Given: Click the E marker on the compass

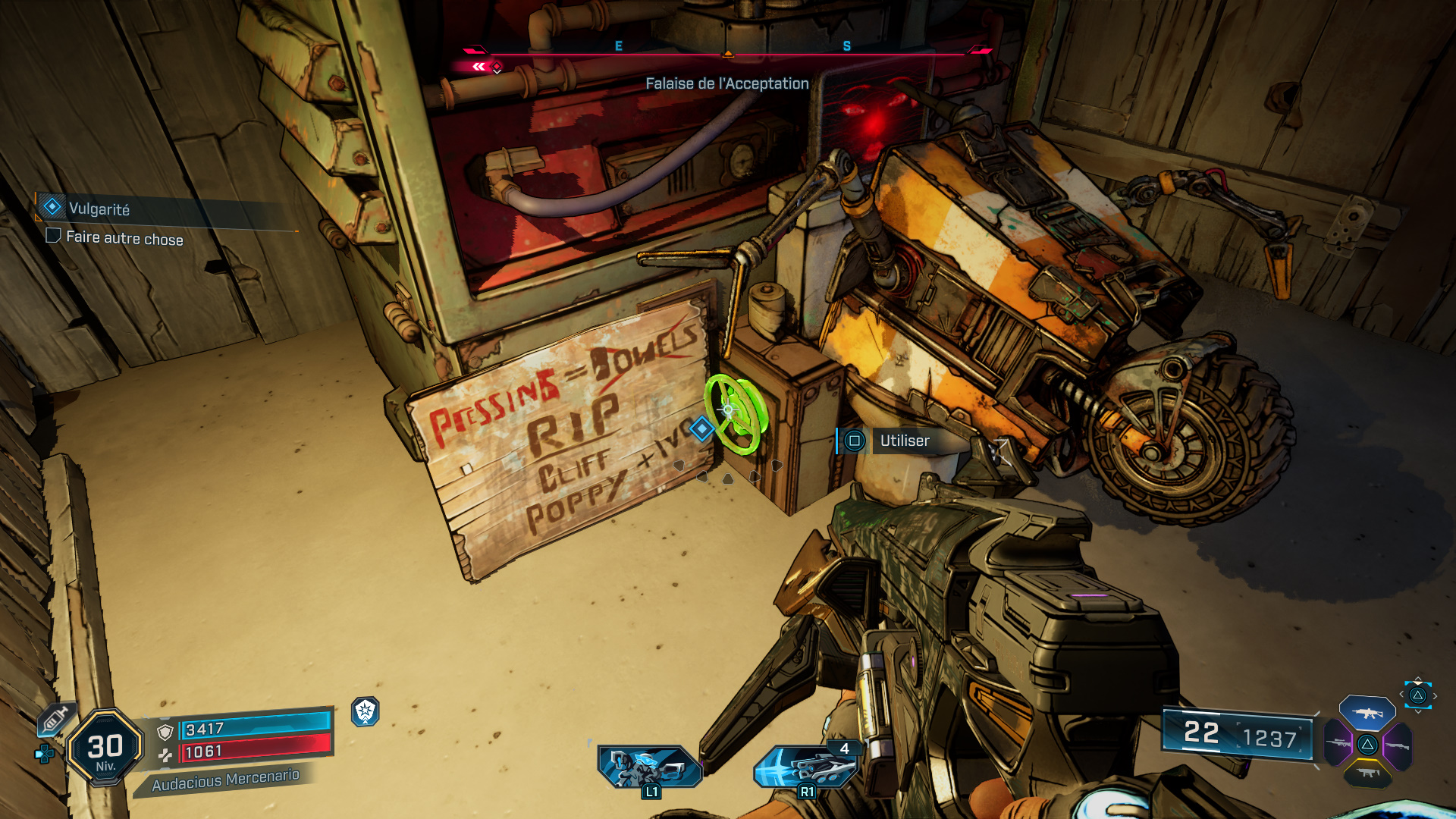Looking at the screenshot, I should point(618,47).
